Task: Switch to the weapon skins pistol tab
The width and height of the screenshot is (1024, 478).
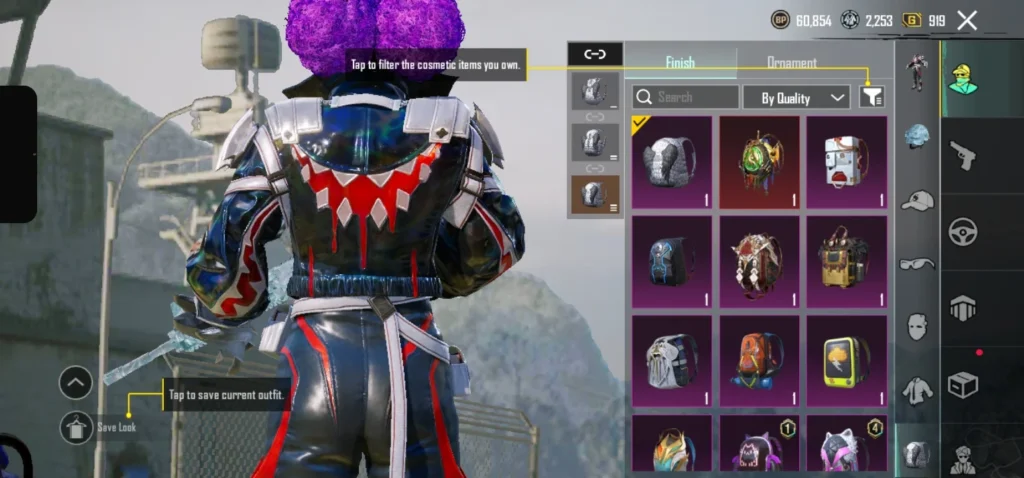Action: (x=962, y=155)
